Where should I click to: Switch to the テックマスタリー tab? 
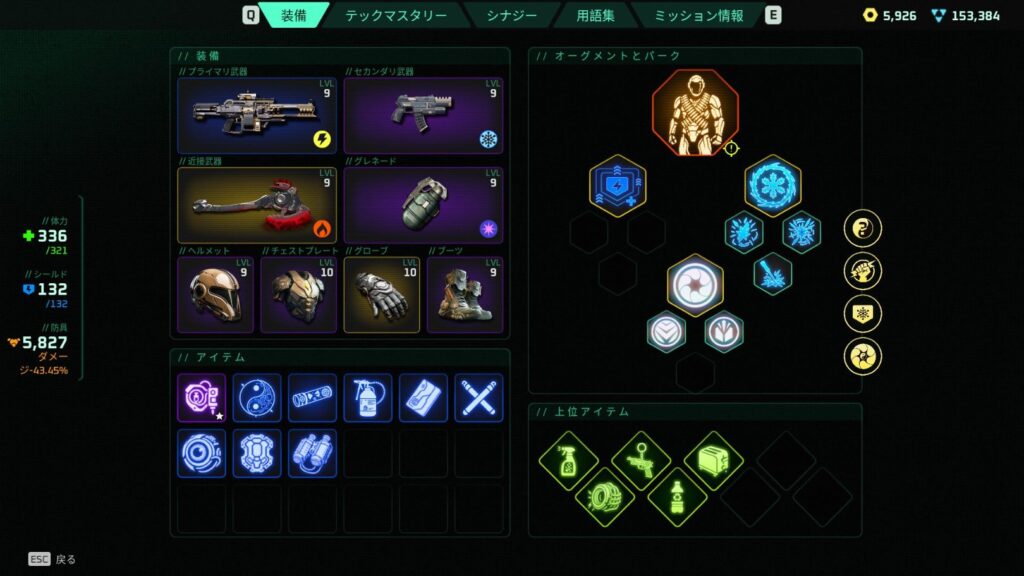(x=396, y=15)
